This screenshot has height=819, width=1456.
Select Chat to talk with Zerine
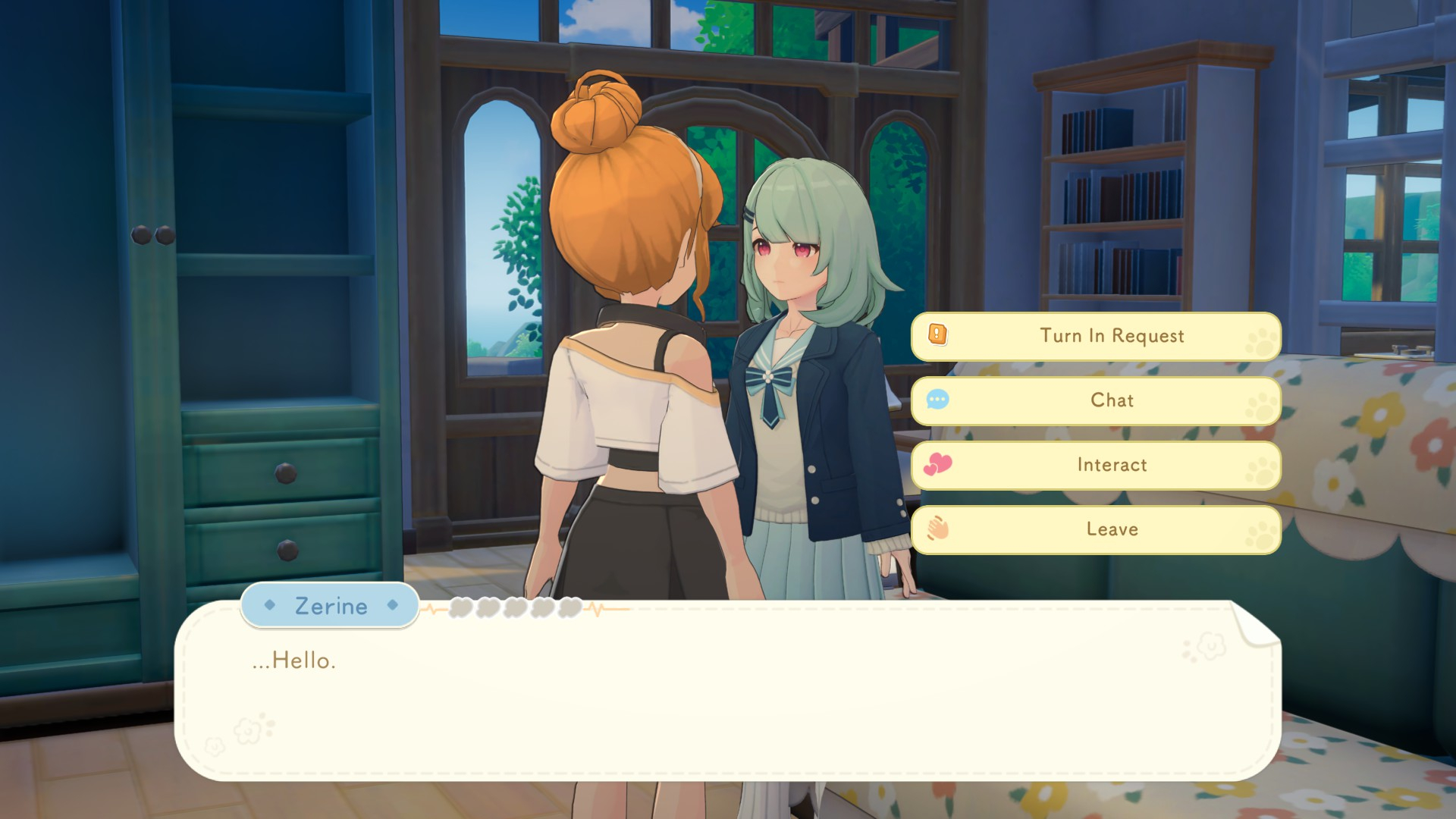pyautogui.click(x=1096, y=400)
